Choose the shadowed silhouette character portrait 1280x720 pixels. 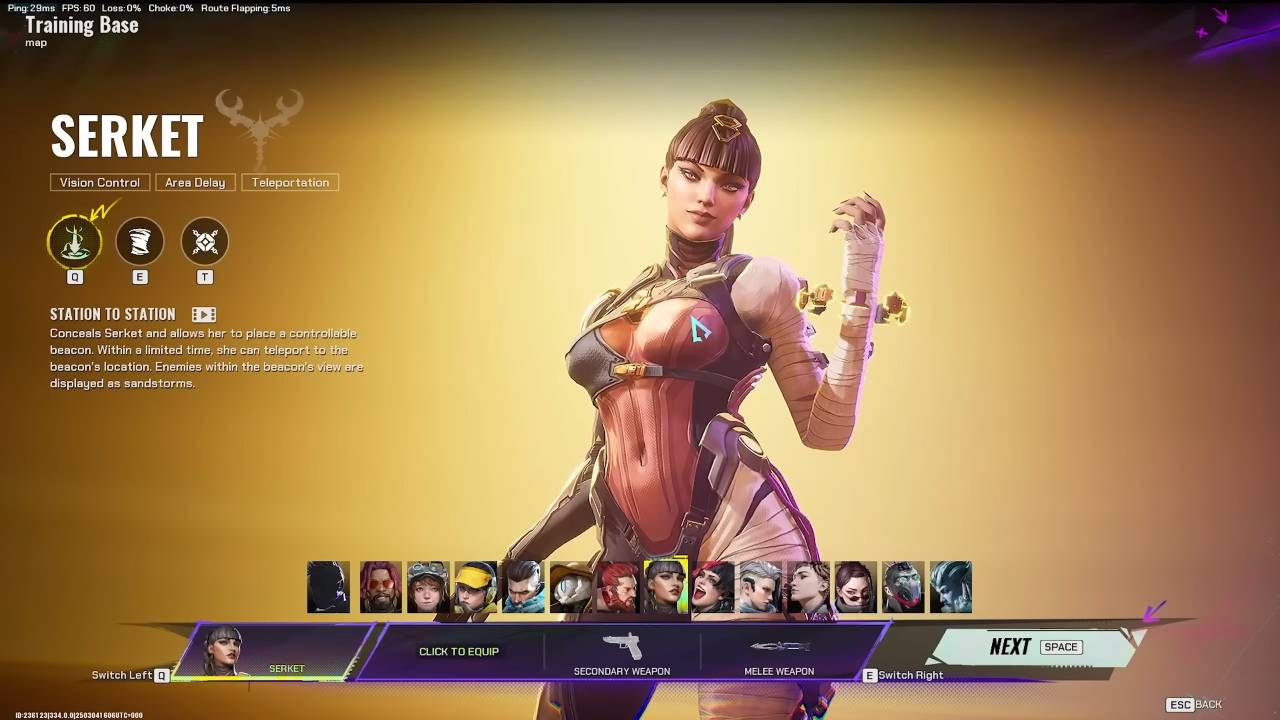(x=329, y=587)
